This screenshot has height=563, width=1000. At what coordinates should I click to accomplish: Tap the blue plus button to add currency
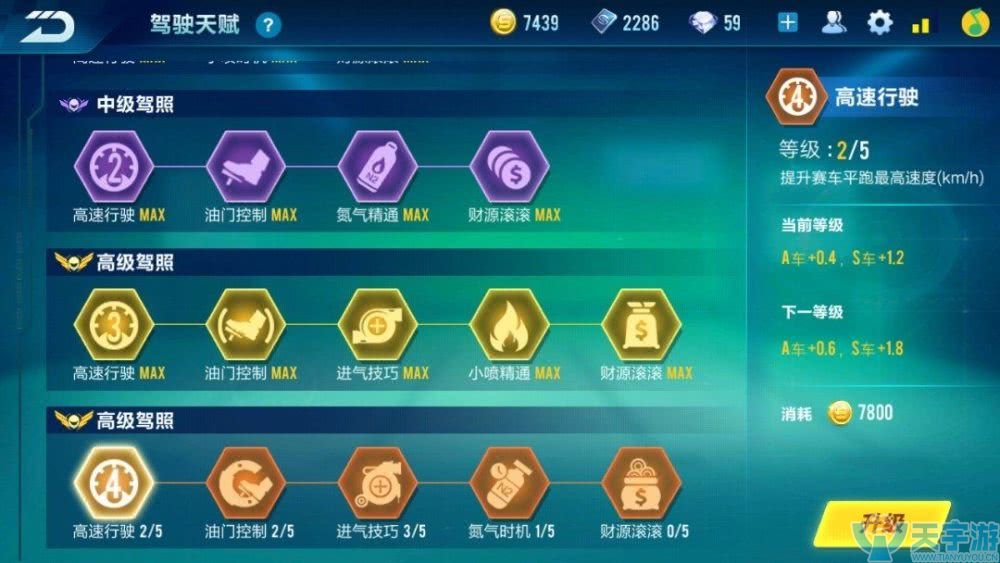(x=788, y=22)
